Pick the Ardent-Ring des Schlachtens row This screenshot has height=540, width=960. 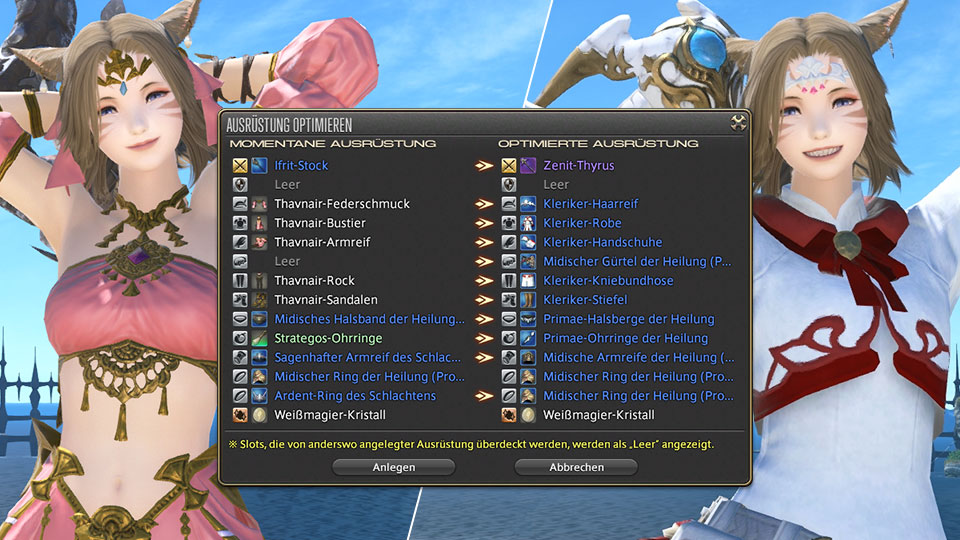coord(355,396)
